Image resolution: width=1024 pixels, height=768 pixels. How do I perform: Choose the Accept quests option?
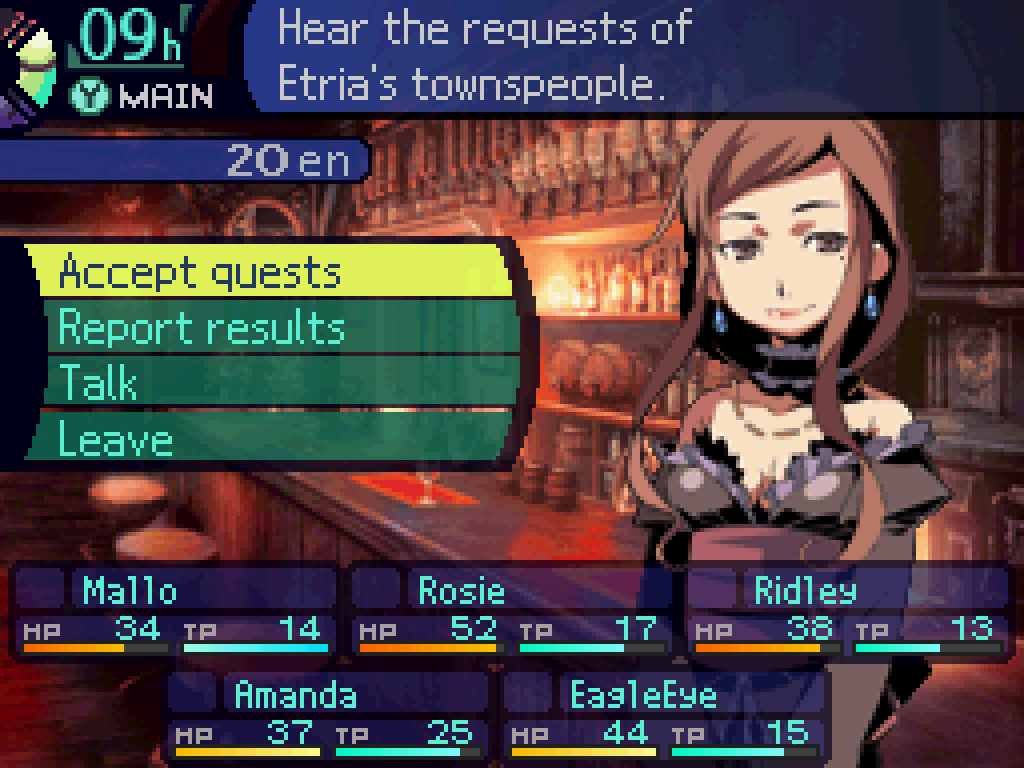point(270,272)
